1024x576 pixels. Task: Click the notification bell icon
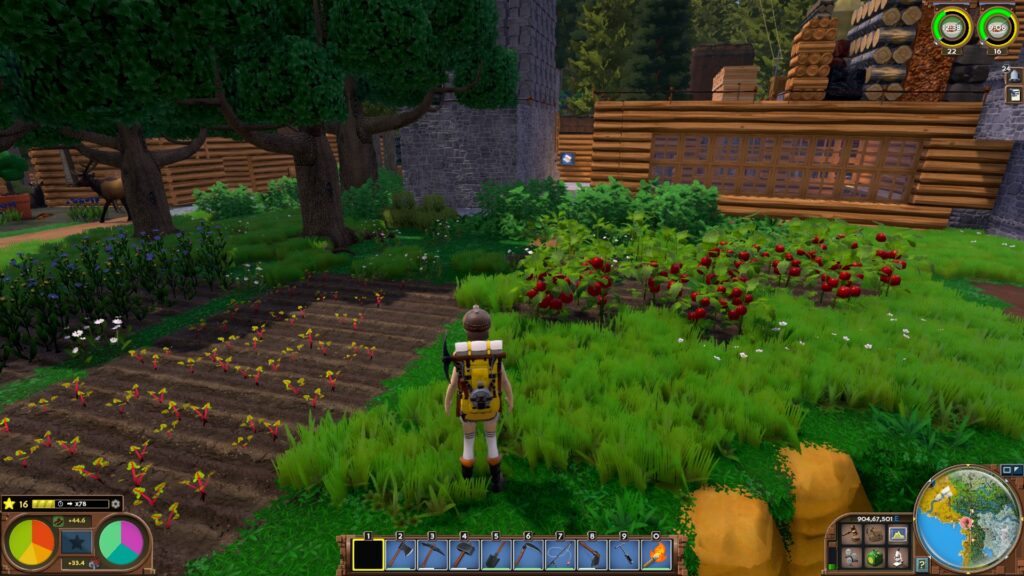click(x=1014, y=76)
